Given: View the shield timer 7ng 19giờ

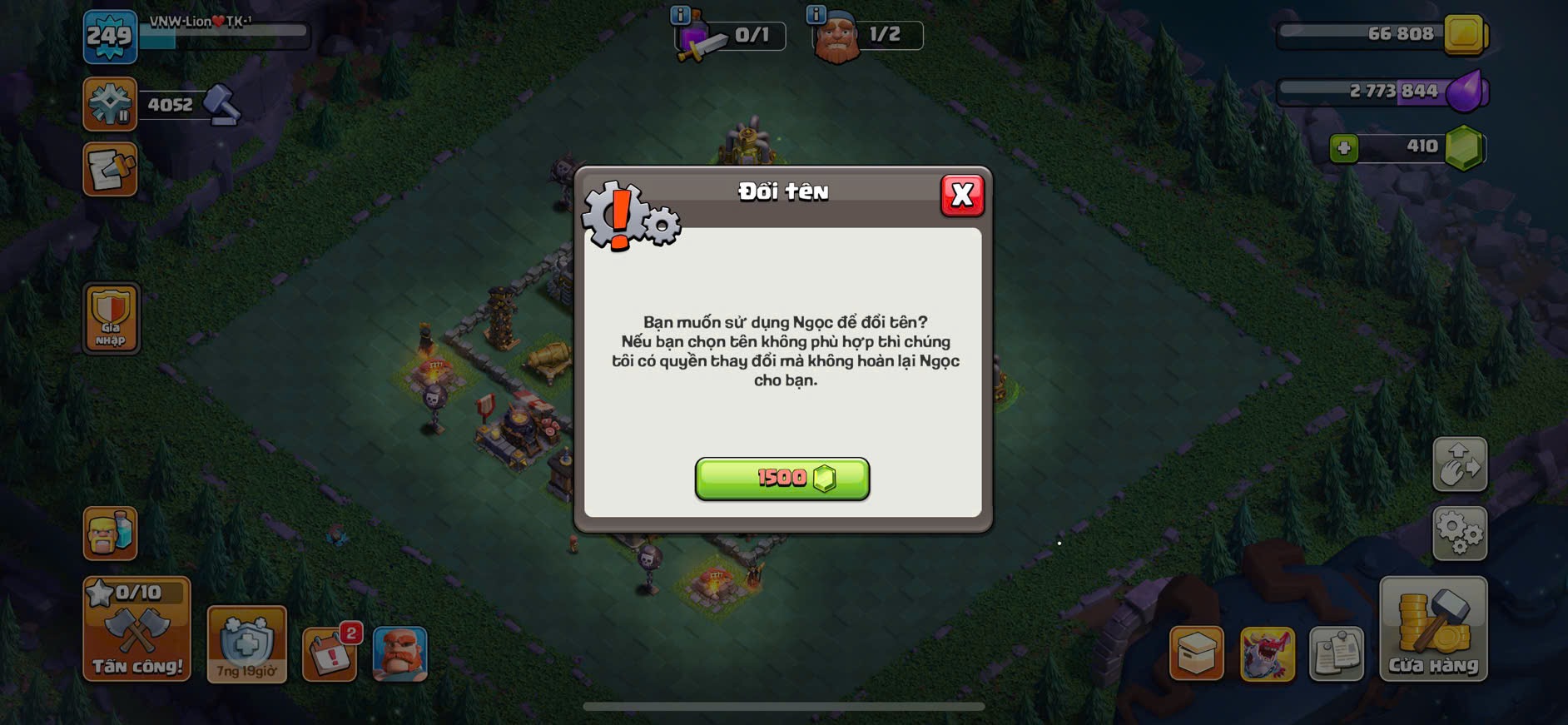Looking at the screenshot, I should [246, 644].
